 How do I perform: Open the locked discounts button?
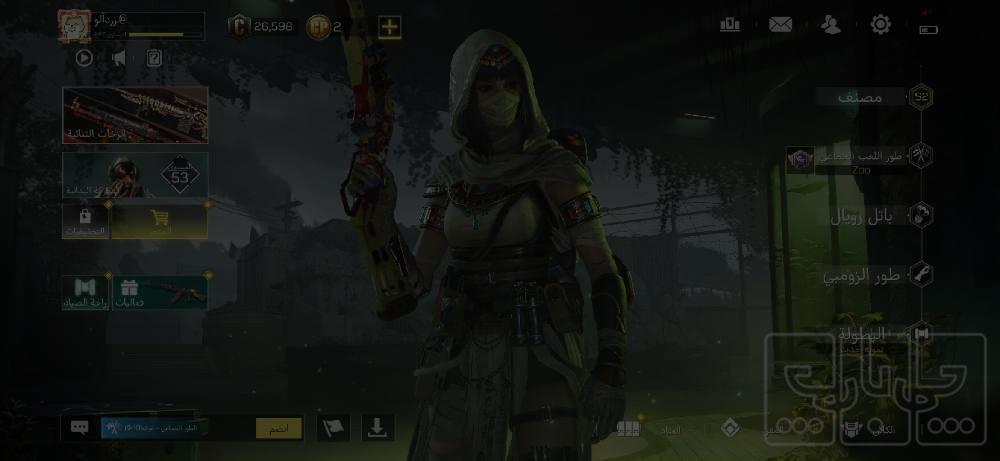pos(85,221)
